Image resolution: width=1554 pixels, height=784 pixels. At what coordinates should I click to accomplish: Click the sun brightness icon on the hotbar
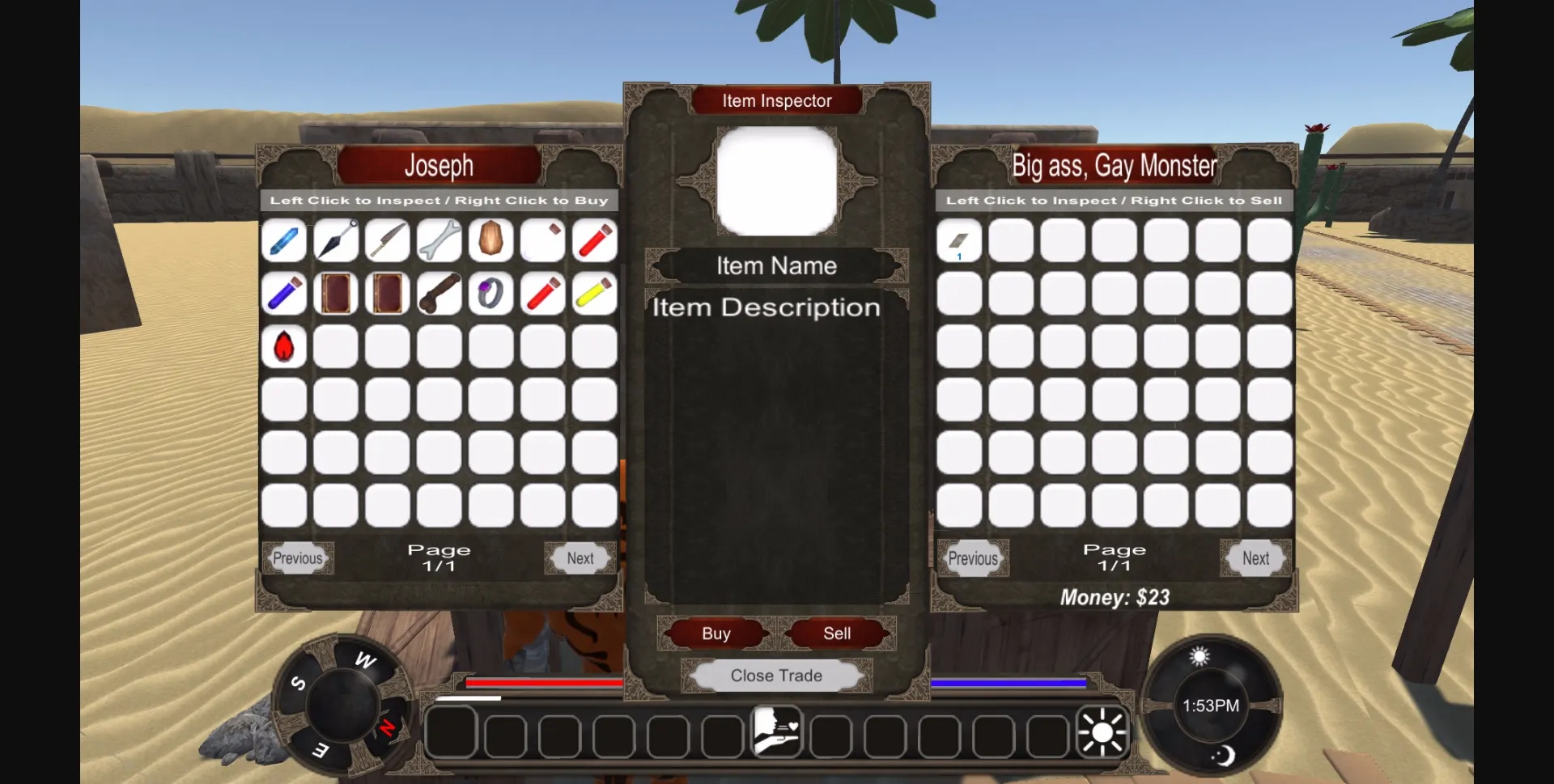pos(1102,732)
